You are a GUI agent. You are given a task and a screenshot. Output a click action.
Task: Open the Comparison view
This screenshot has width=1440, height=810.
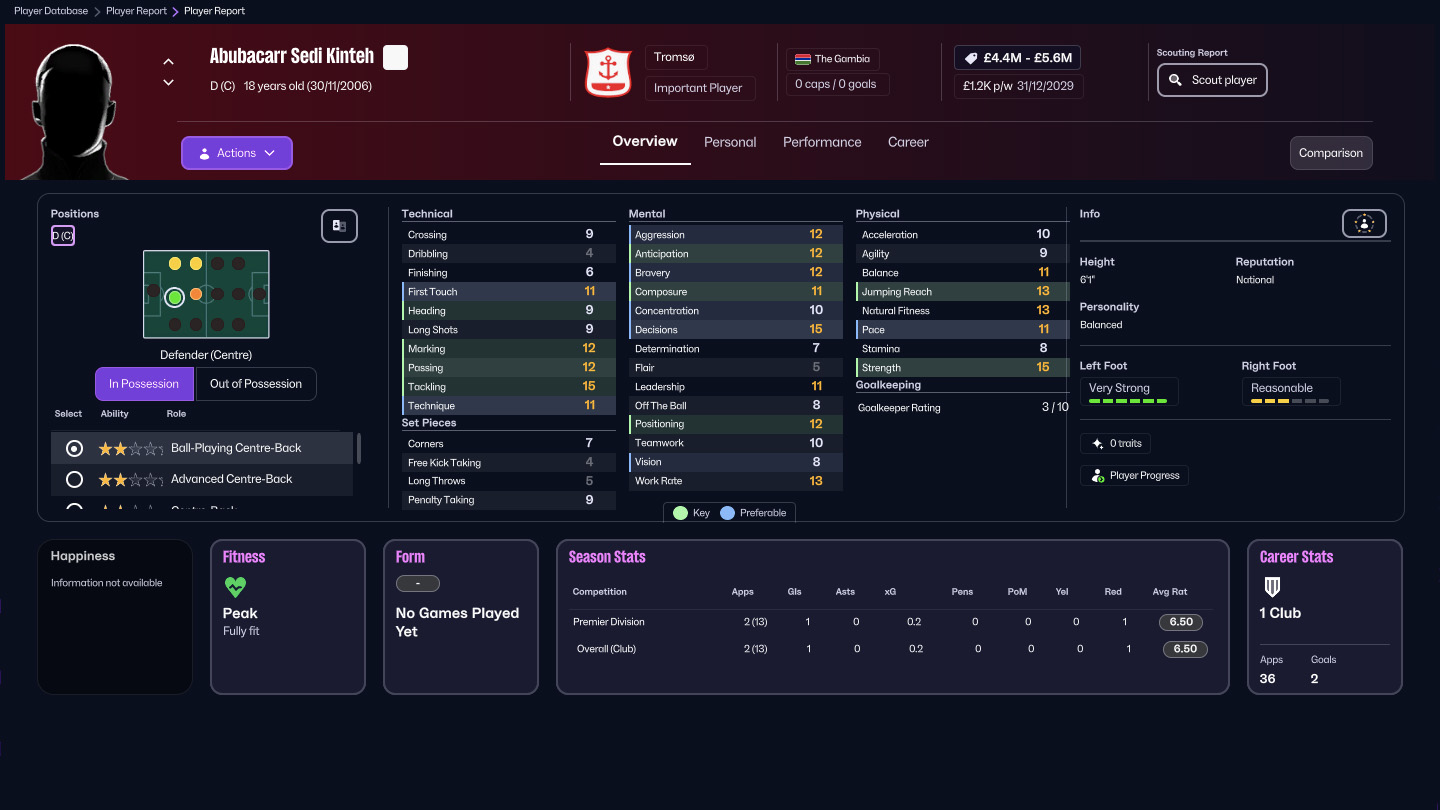click(x=1330, y=153)
